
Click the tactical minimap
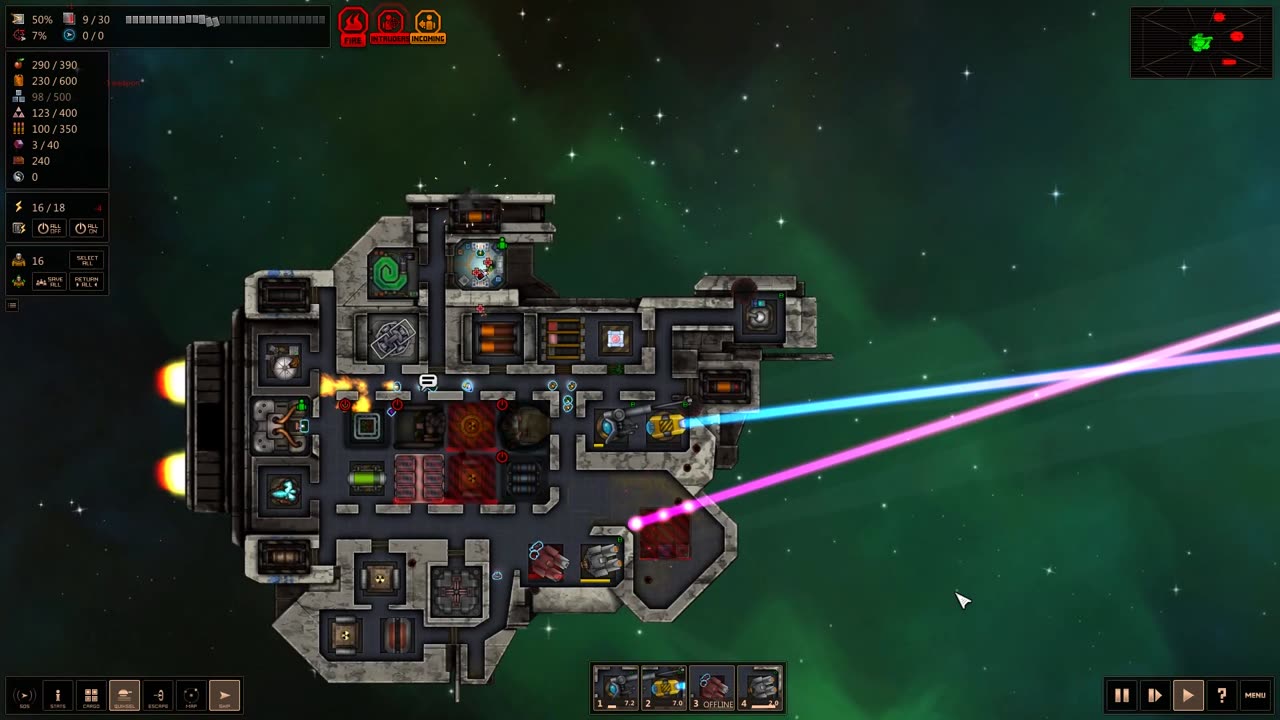pos(1201,42)
